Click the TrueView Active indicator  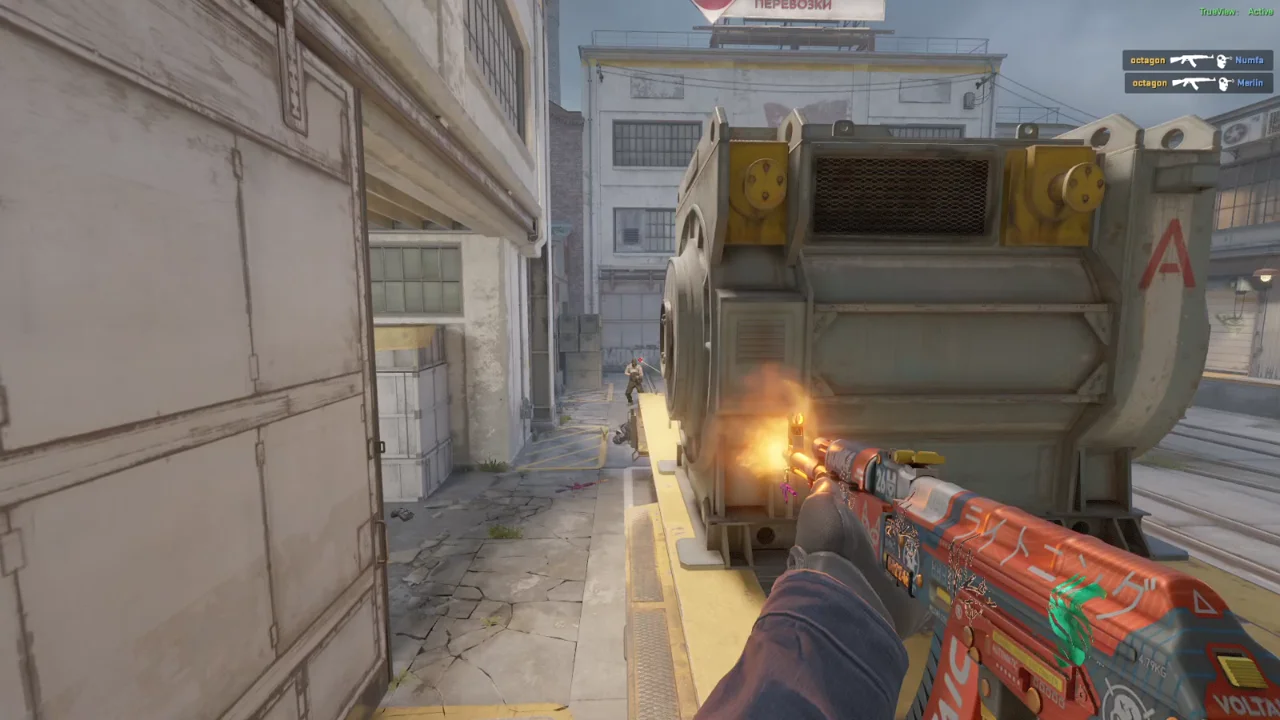1236,12
